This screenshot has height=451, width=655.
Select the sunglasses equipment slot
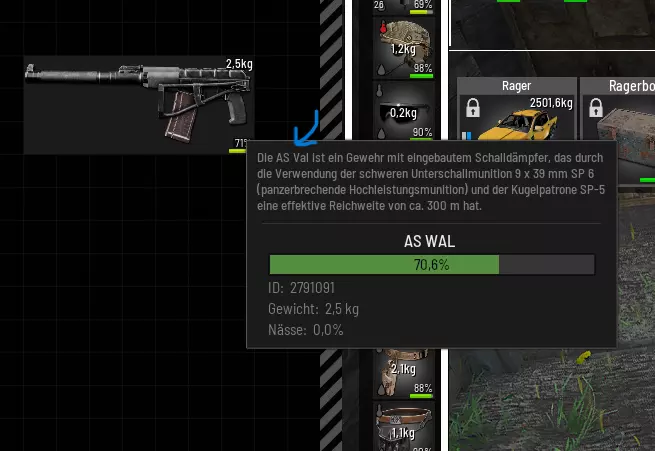(x=407, y=112)
